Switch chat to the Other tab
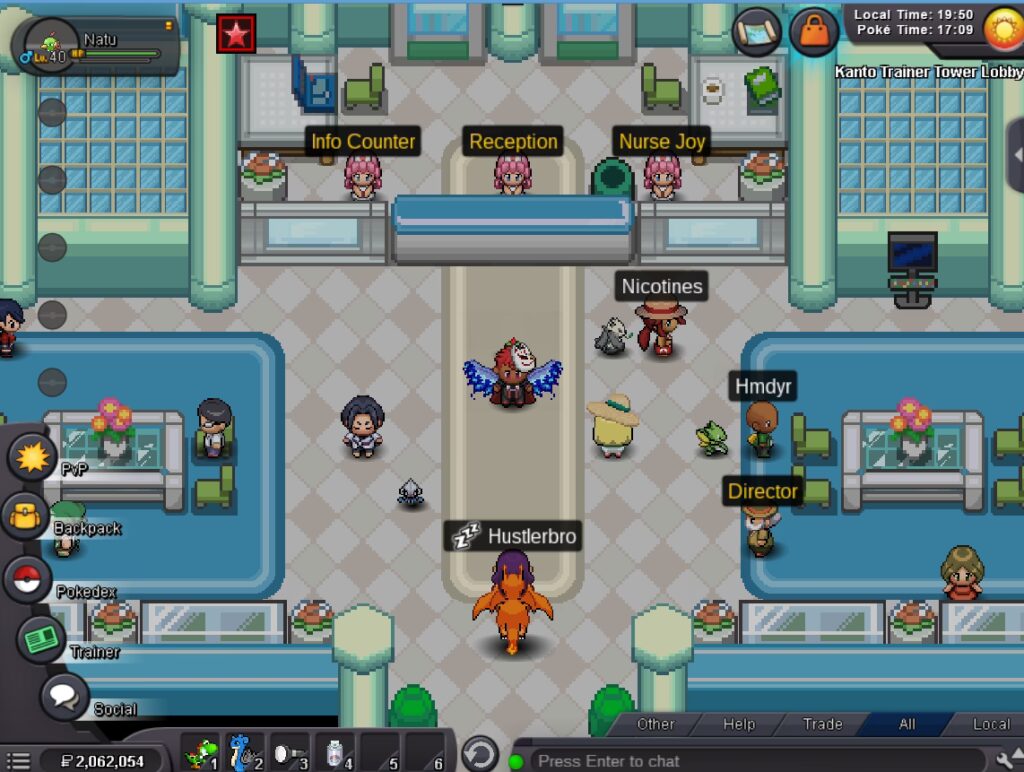 (656, 724)
